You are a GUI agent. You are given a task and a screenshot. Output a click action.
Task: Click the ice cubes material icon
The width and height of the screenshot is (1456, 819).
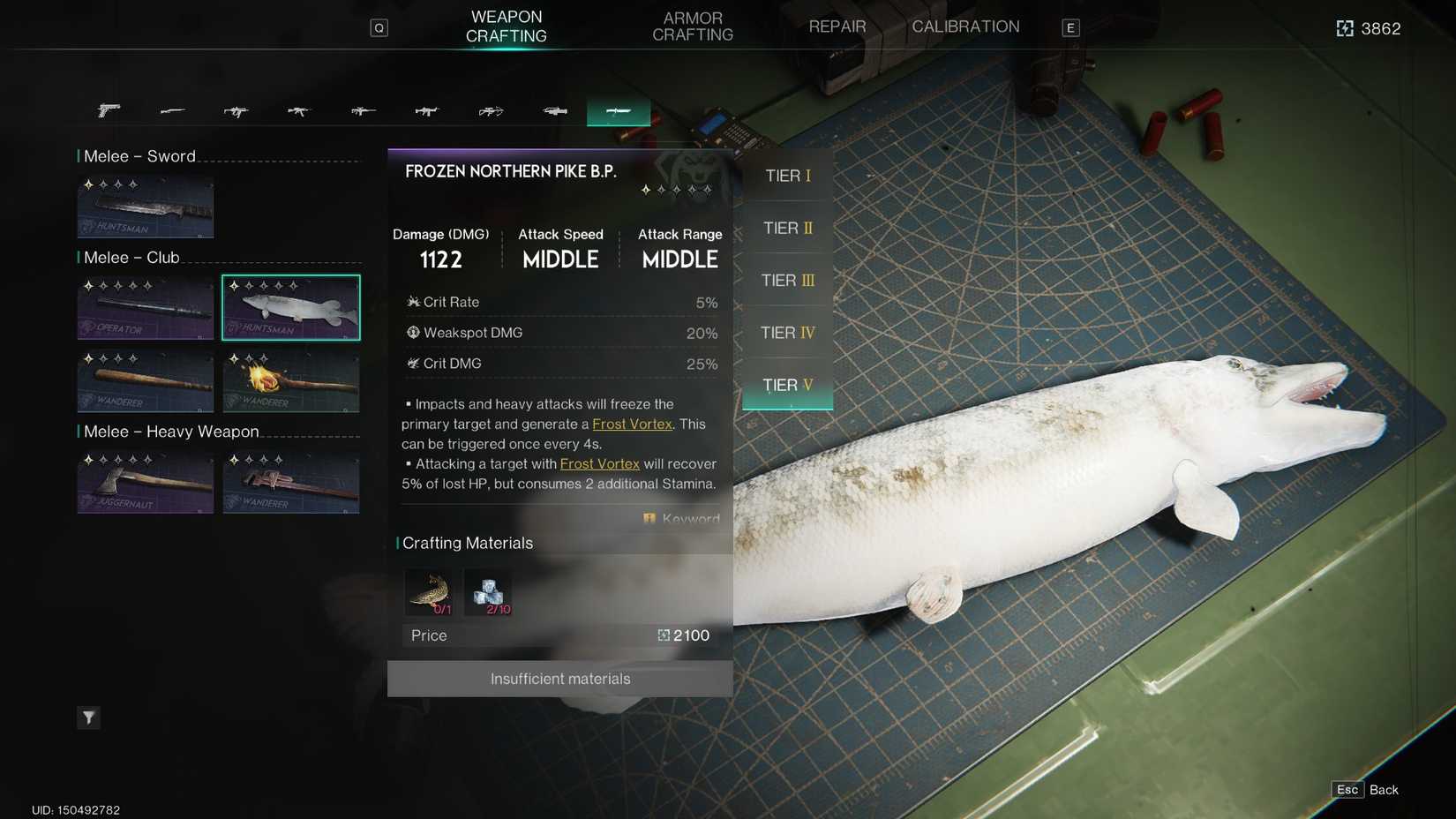pos(488,591)
